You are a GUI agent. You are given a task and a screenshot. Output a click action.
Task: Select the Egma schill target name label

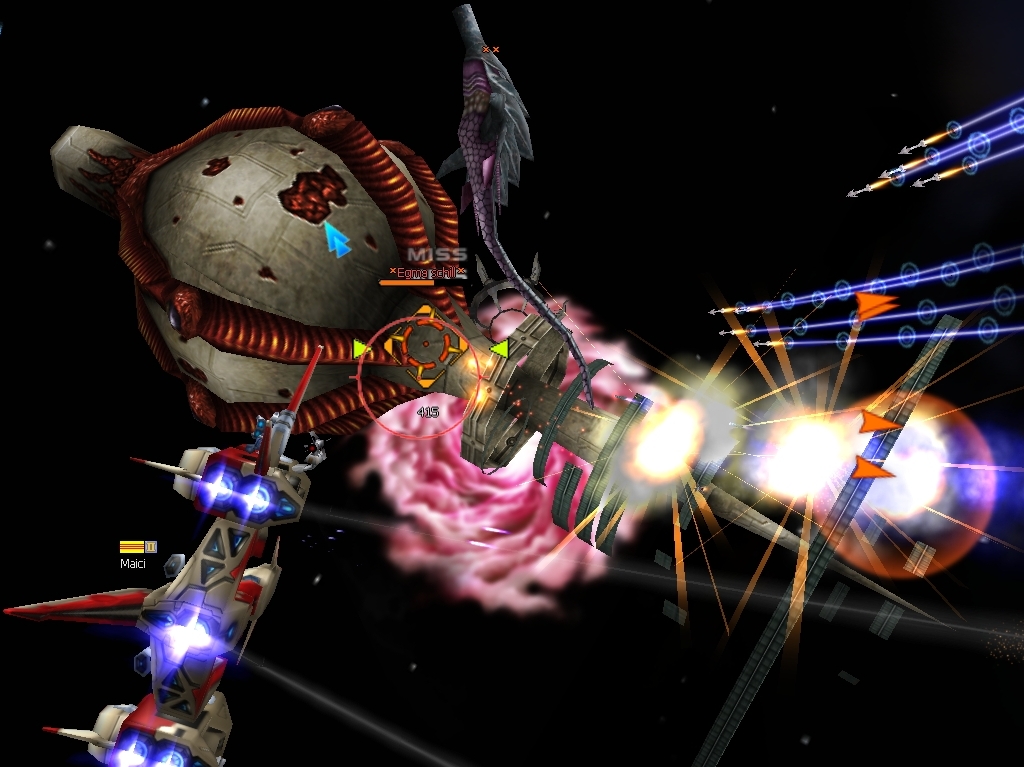[x=427, y=272]
